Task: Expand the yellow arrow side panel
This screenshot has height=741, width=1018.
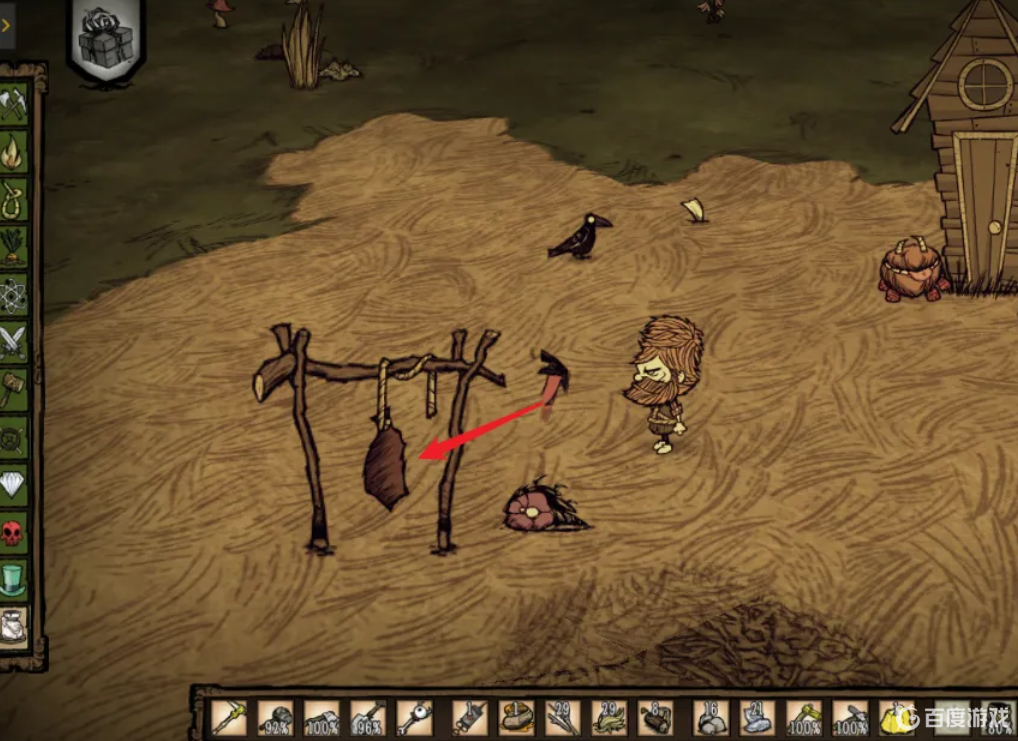Action: click(6, 26)
